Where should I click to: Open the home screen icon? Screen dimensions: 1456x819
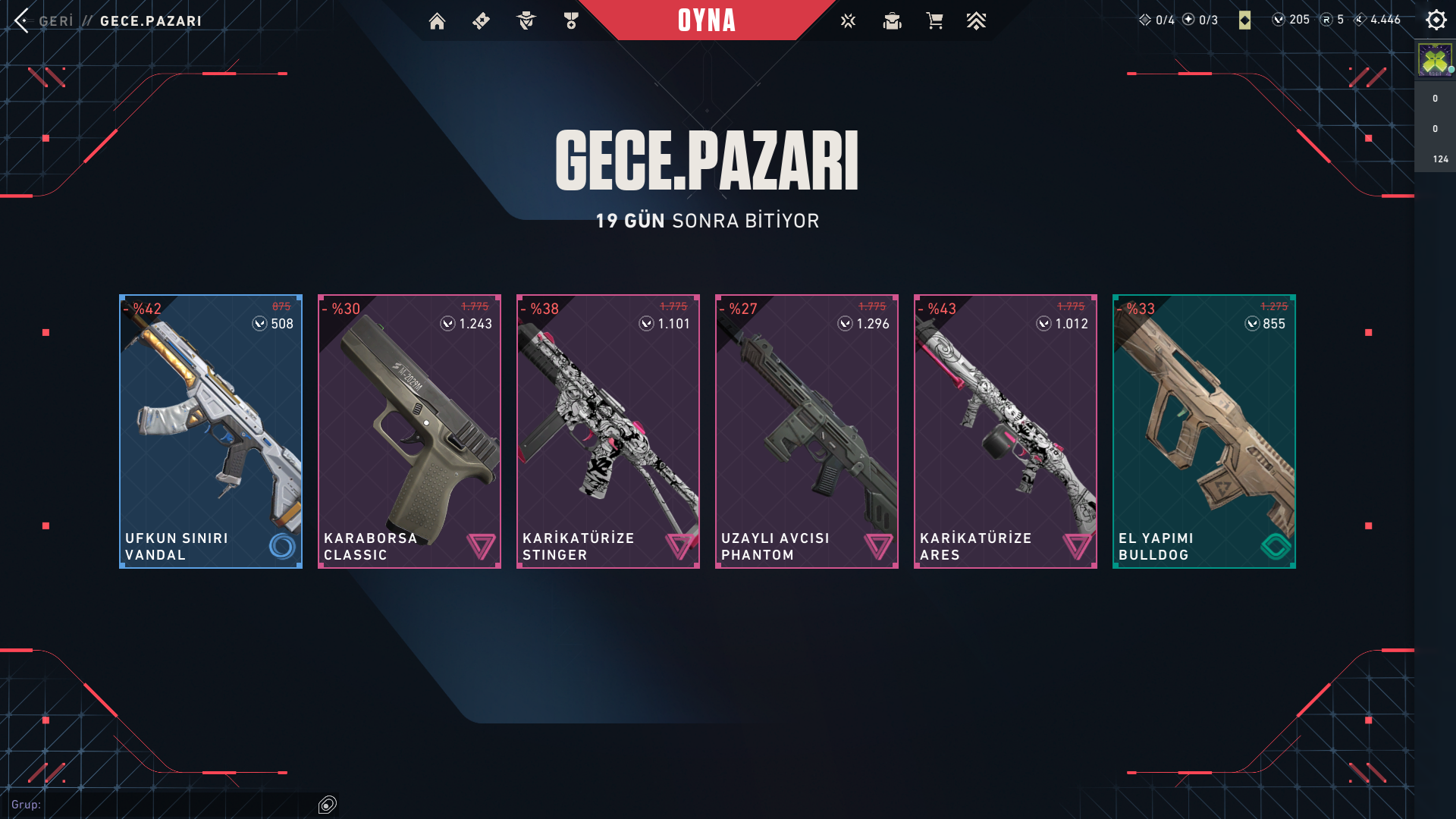(437, 21)
